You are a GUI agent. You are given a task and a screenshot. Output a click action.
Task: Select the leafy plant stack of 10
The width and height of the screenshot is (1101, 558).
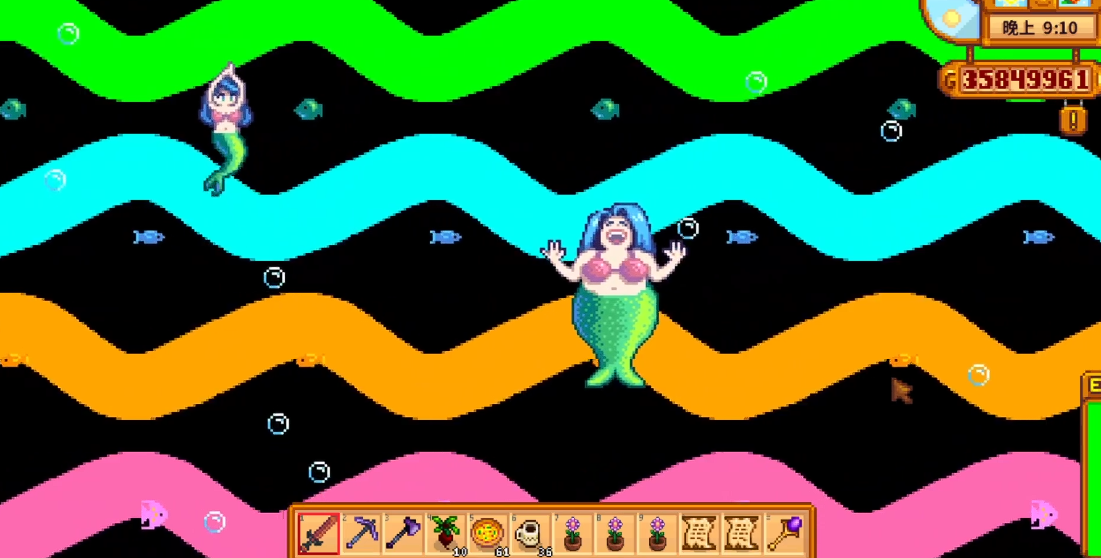tap(445, 531)
